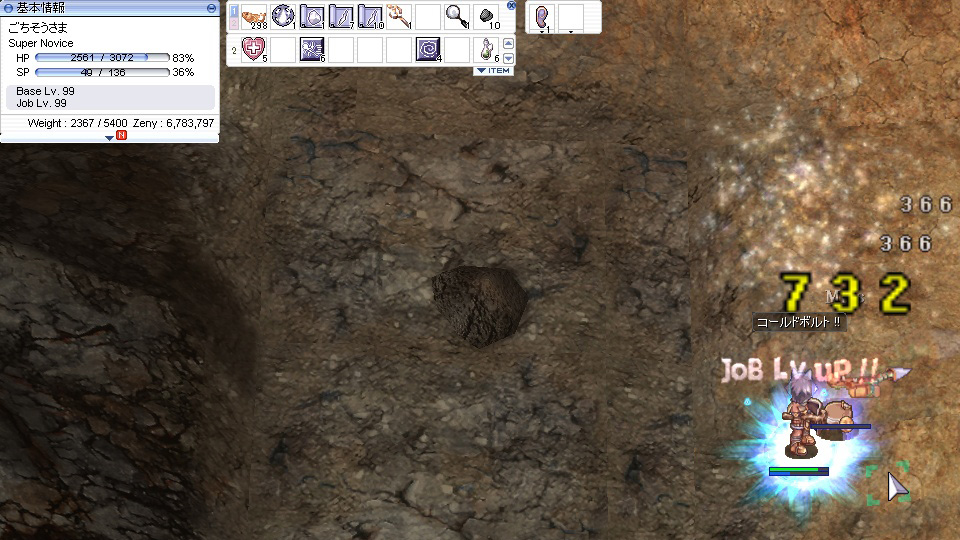This screenshot has width=960, height=540.
Task: Select the ear-shaped item in side bar
Action: click(x=543, y=16)
